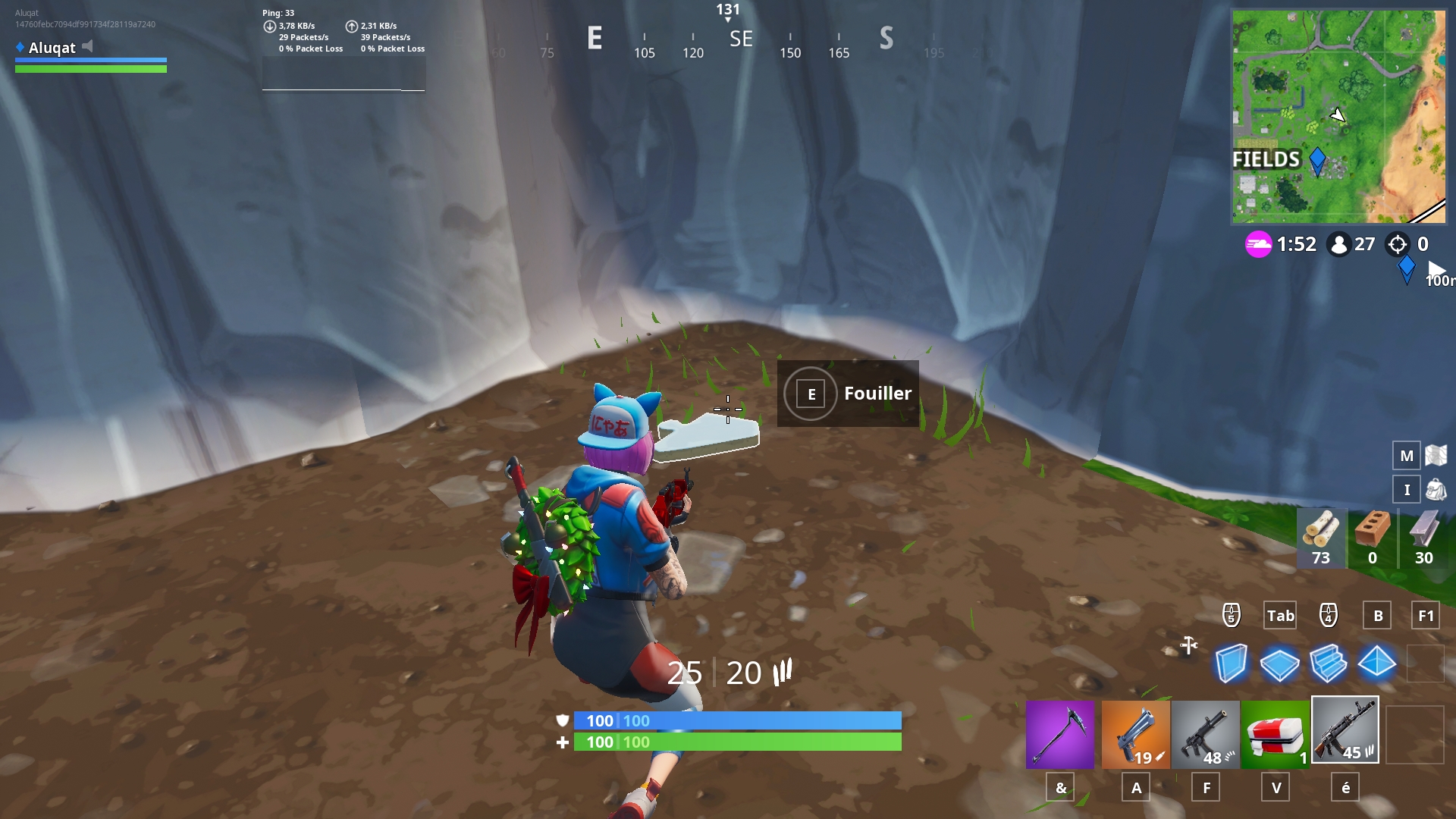Click the trap placement icon
This screenshot has height=819, width=1456.
1189,645
